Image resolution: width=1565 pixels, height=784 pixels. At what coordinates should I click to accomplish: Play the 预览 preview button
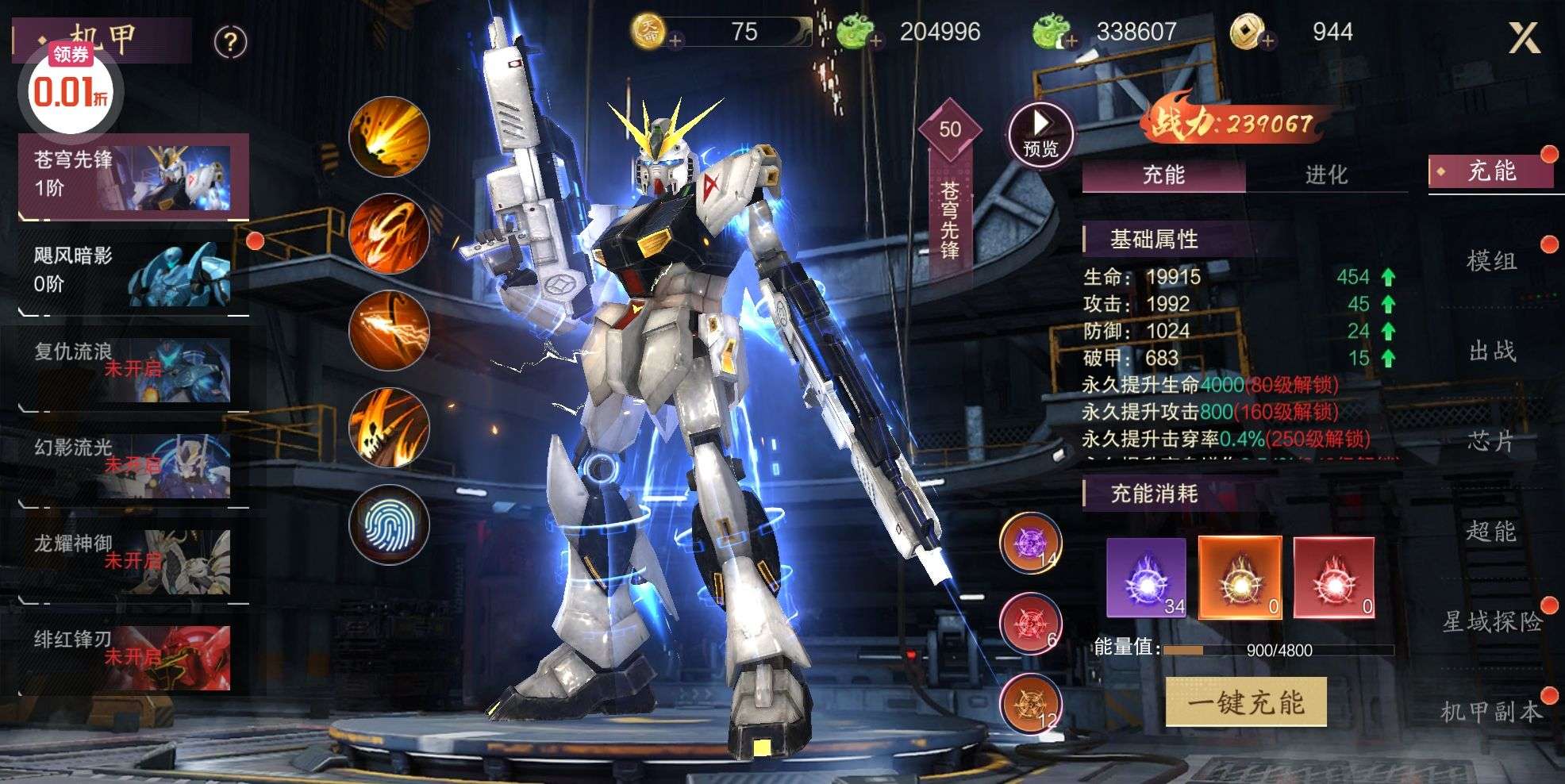[1040, 134]
